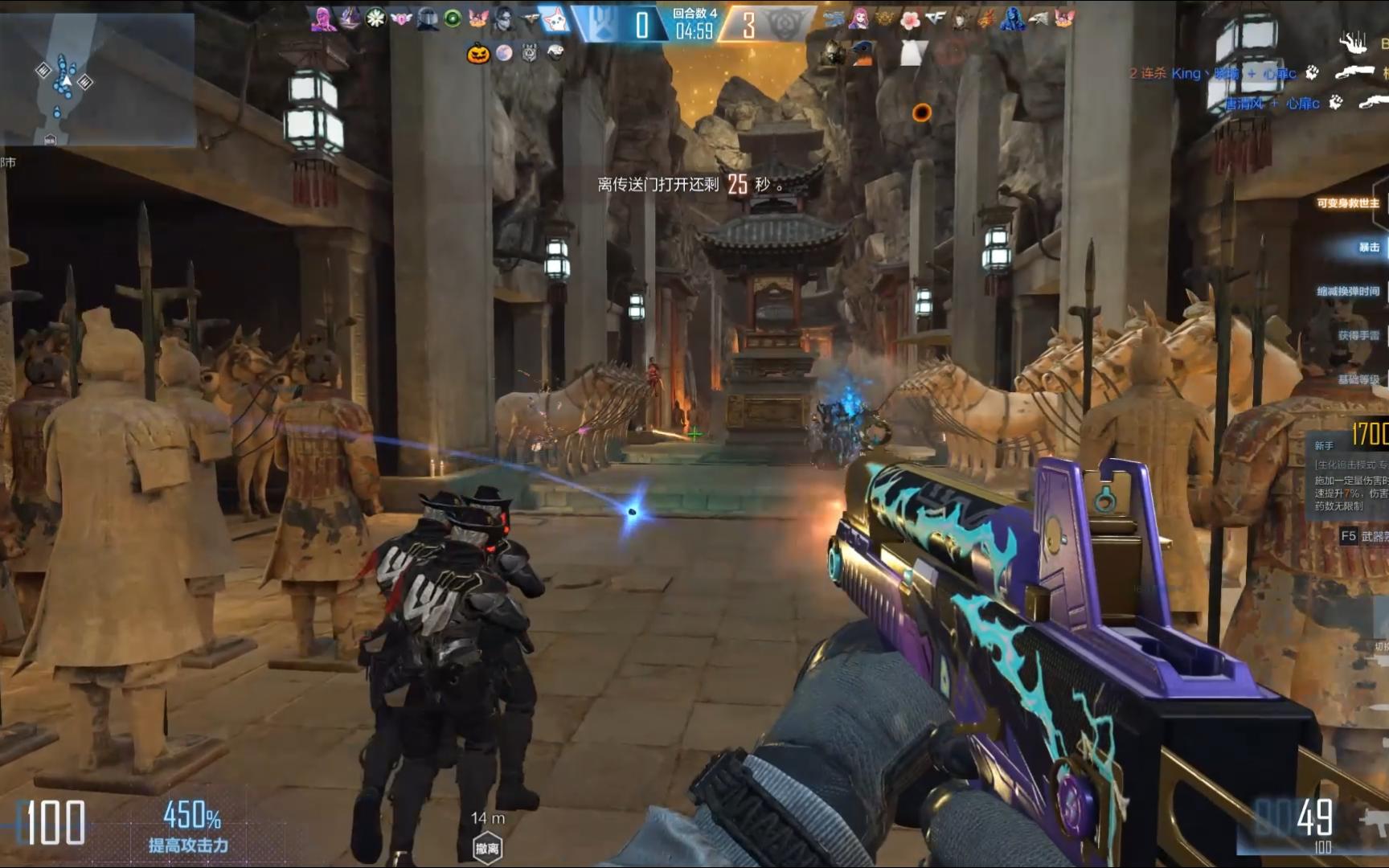The image size is (1389, 868).
Task: Select the white CF logo player avatar
Action: tap(935, 18)
